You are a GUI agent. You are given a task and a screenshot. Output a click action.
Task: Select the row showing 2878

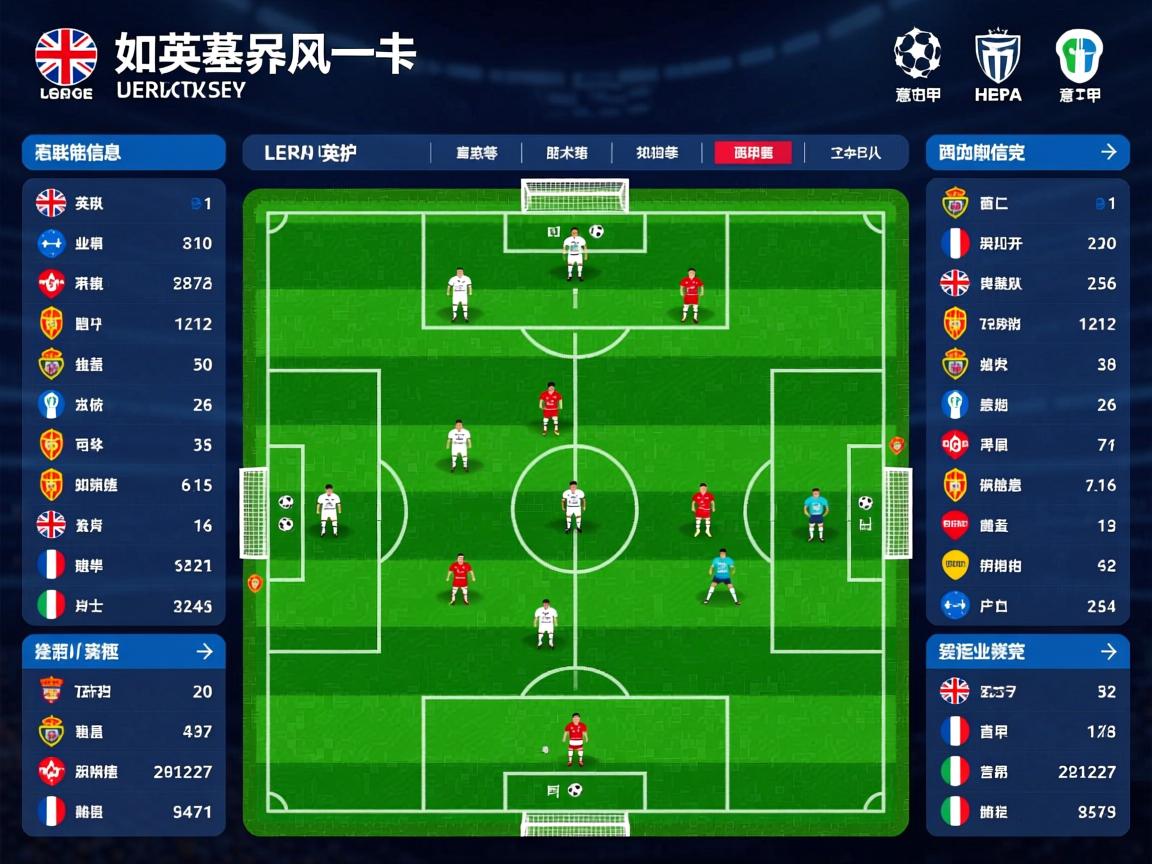pos(124,284)
